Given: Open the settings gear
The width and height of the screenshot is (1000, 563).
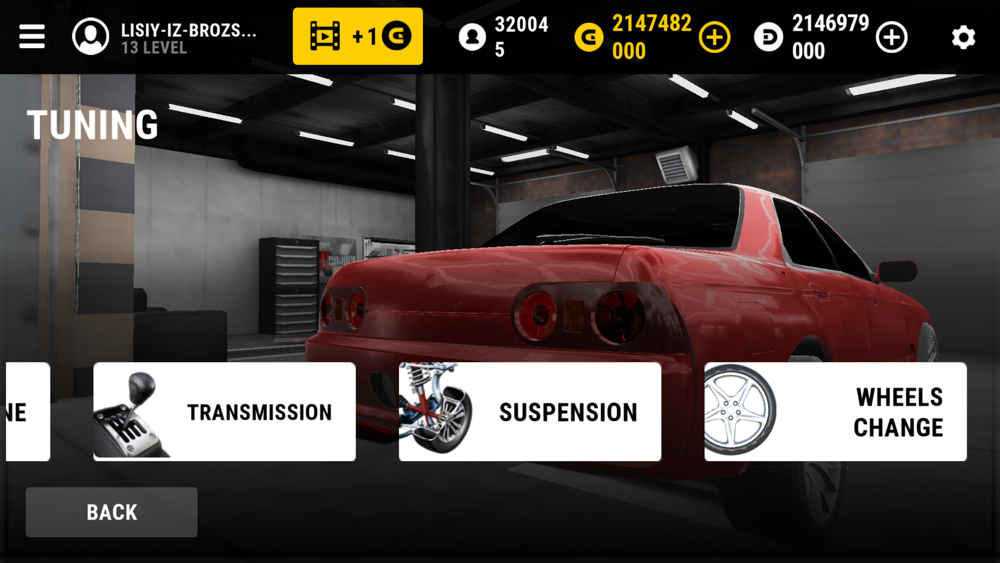Looking at the screenshot, I should 963,38.
